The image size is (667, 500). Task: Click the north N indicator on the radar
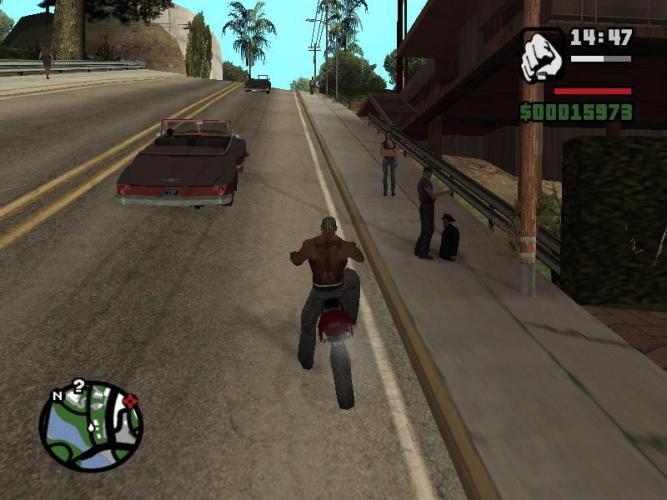[57, 394]
